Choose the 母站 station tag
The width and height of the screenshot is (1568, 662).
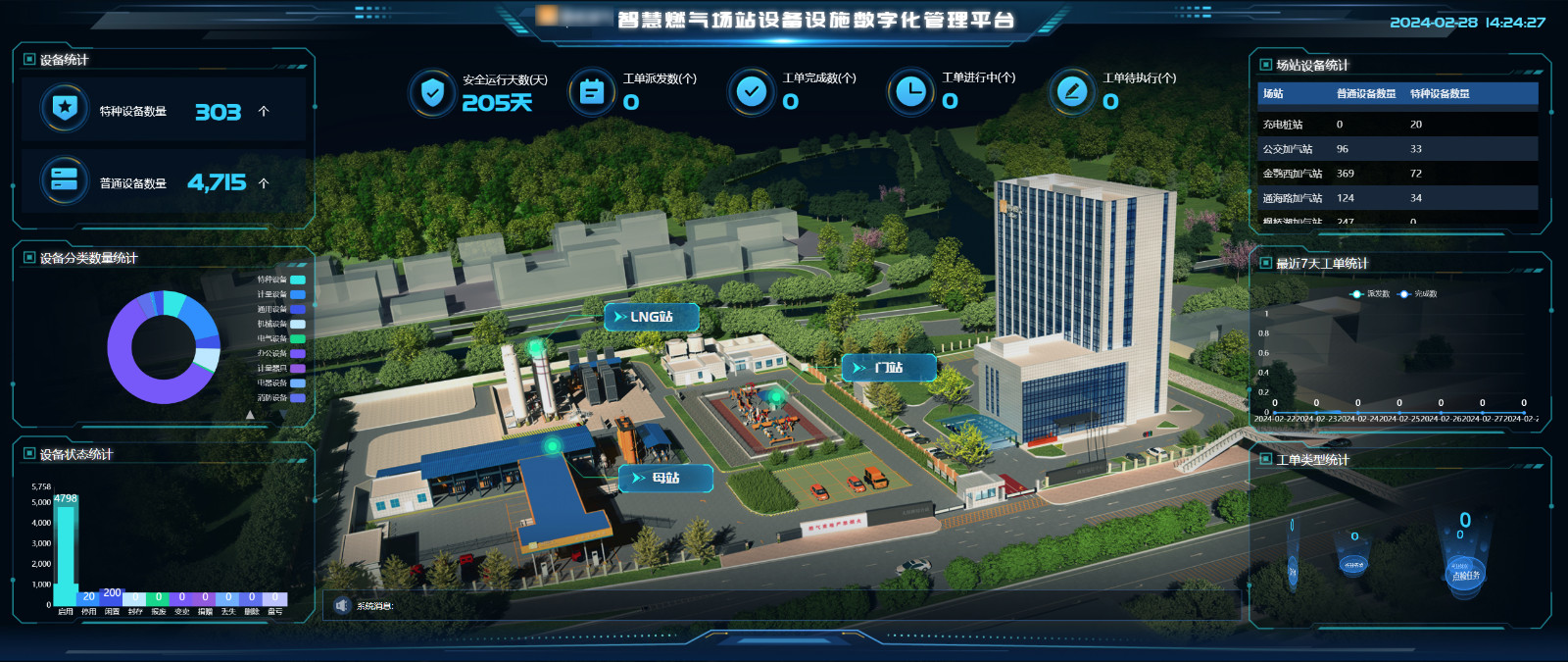point(666,478)
